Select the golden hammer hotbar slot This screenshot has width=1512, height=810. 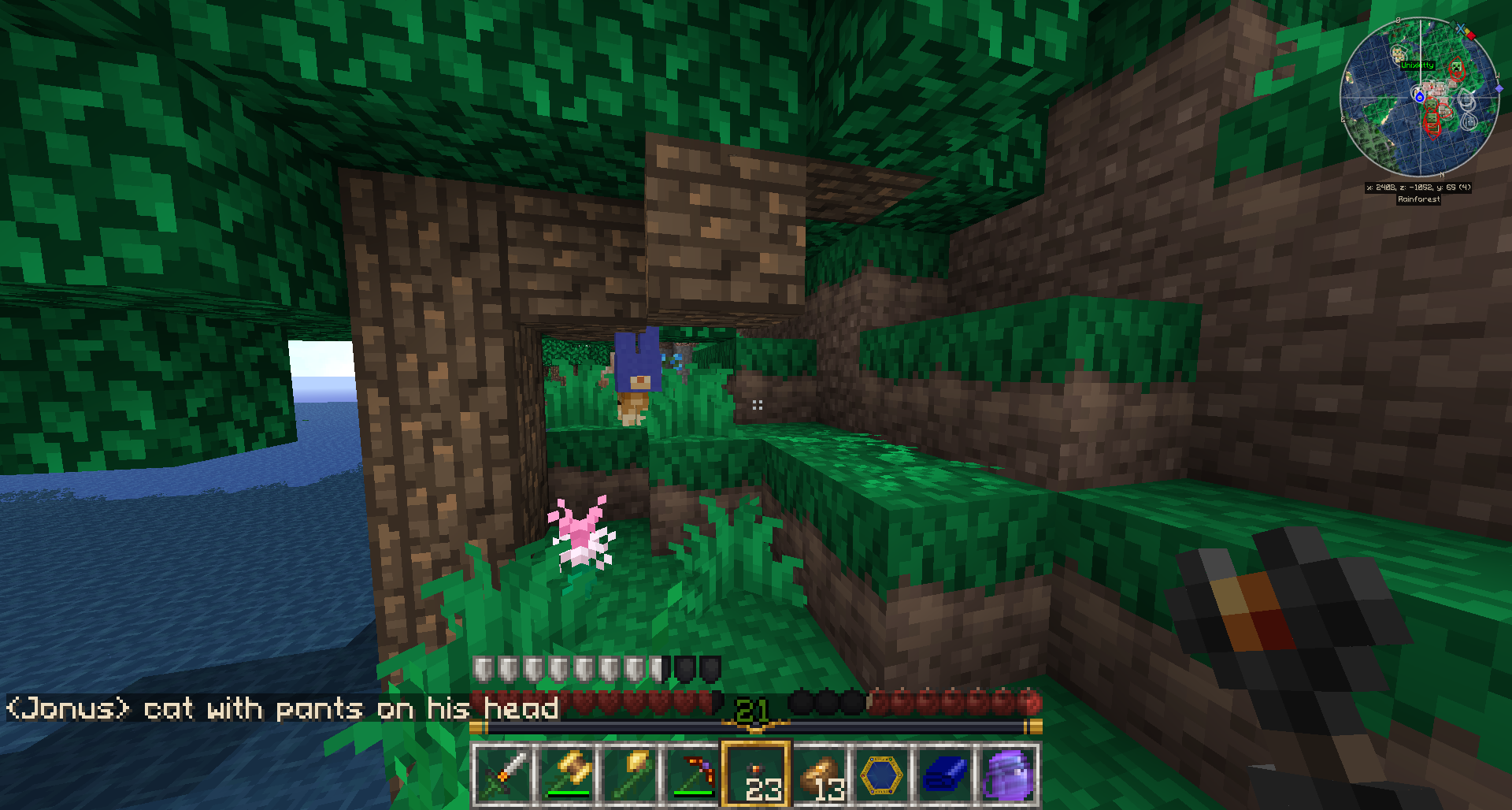(x=568, y=775)
